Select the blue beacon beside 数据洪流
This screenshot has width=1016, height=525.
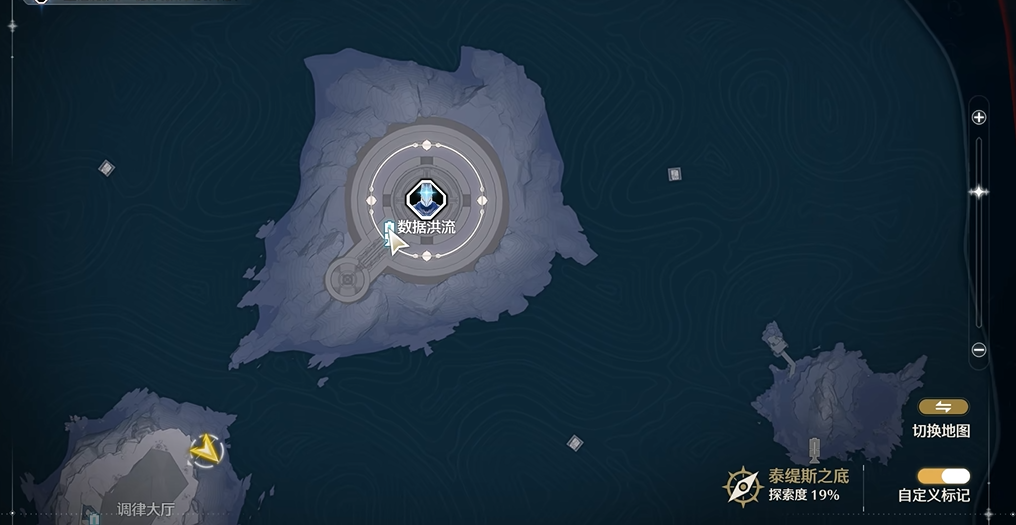coord(389,231)
